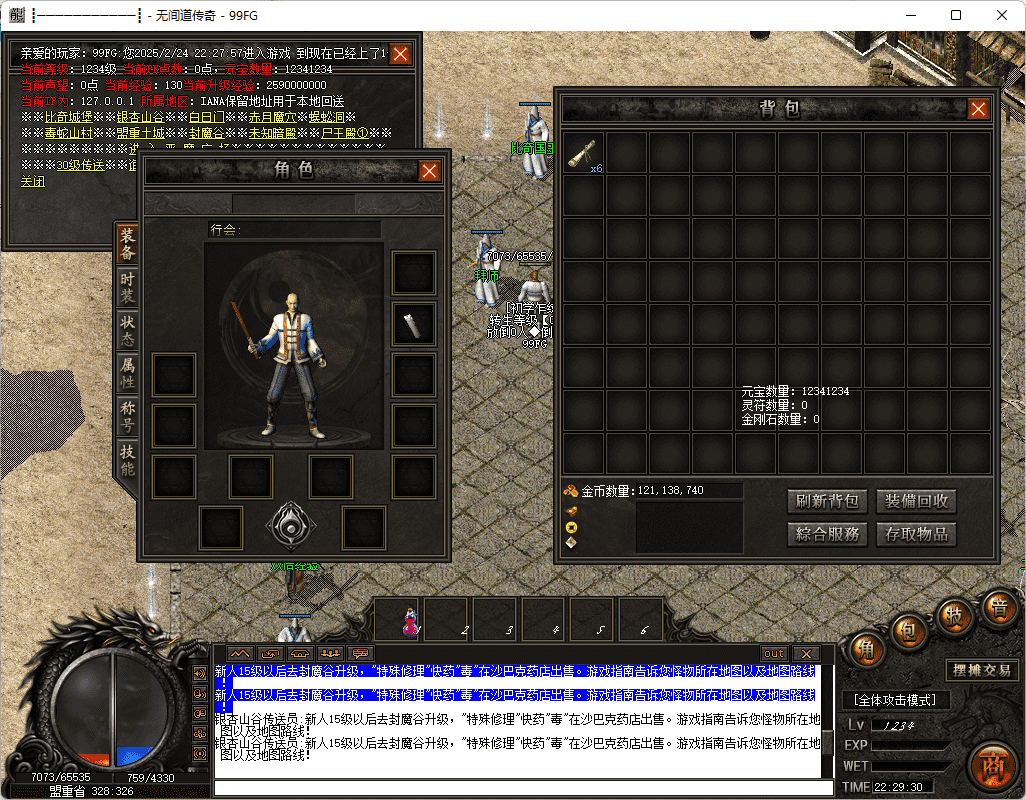Image resolution: width=1026 pixels, height=800 pixels.
Task: Maximize the game window
Action: 956,15
